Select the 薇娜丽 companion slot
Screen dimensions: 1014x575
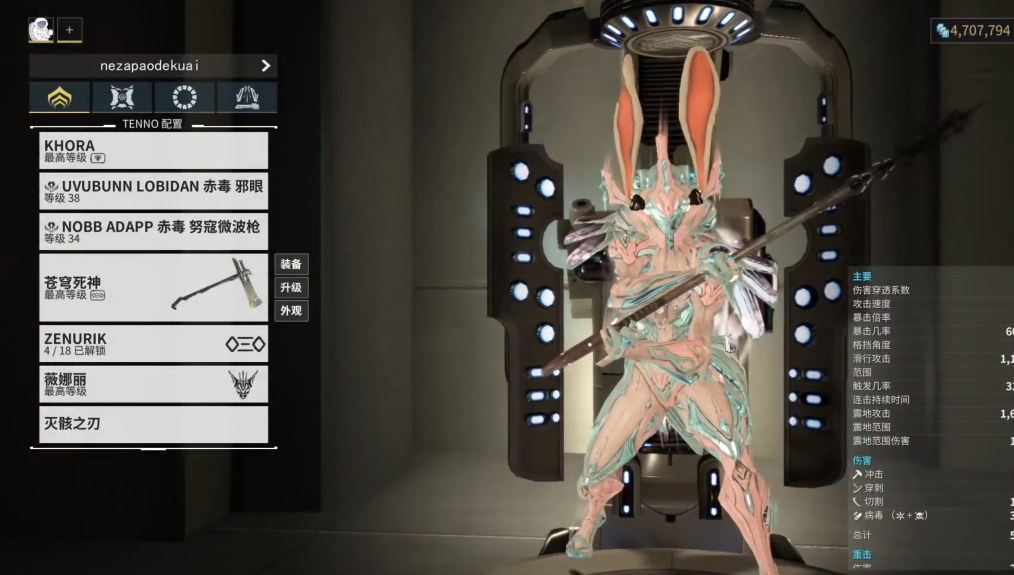[x=154, y=384]
